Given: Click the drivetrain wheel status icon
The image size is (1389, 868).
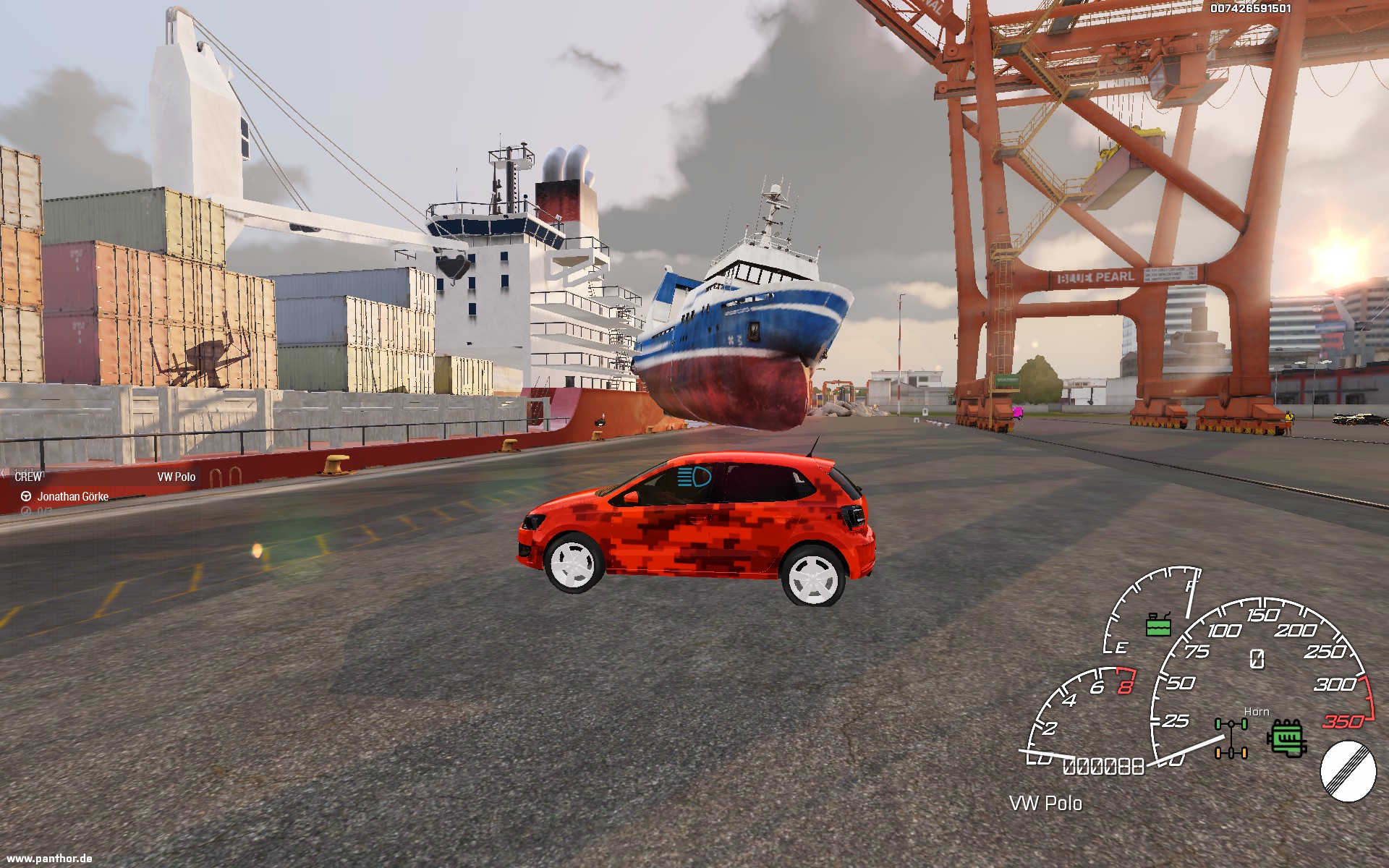Looking at the screenshot, I should [x=1231, y=738].
